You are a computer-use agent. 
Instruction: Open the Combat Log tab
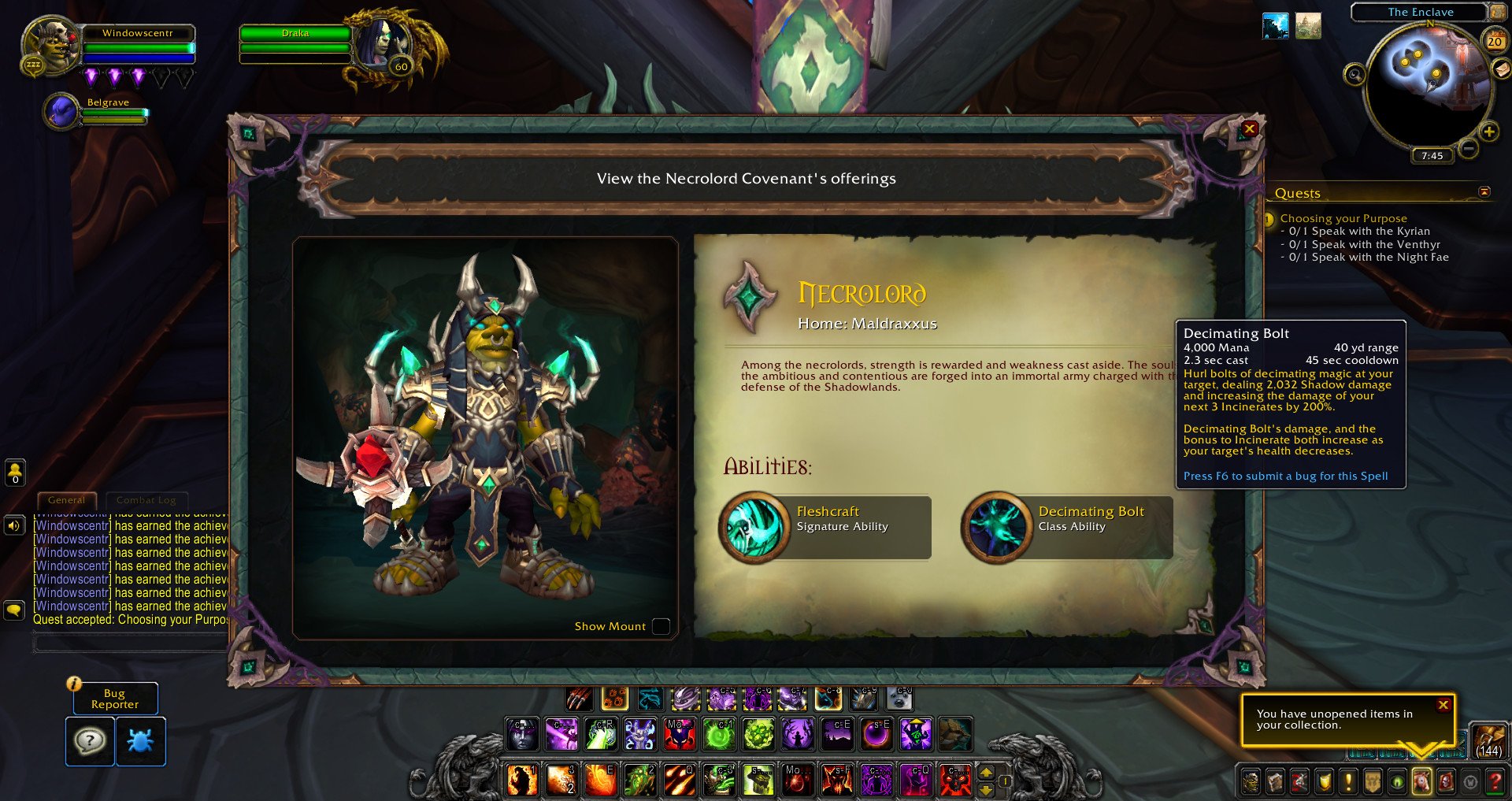coord(146,500)
